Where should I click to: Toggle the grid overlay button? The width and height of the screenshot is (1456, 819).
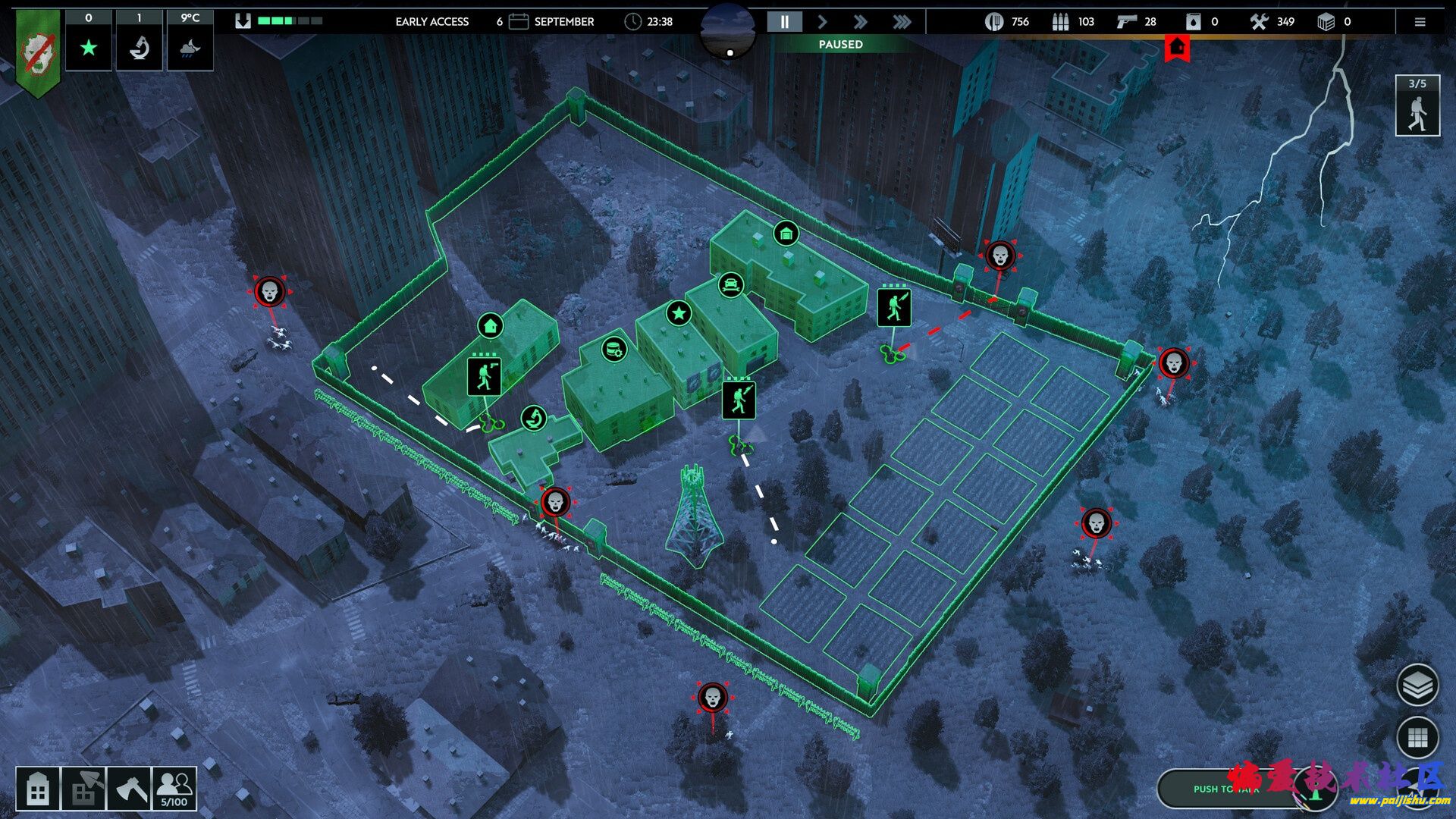[1417, 737]
